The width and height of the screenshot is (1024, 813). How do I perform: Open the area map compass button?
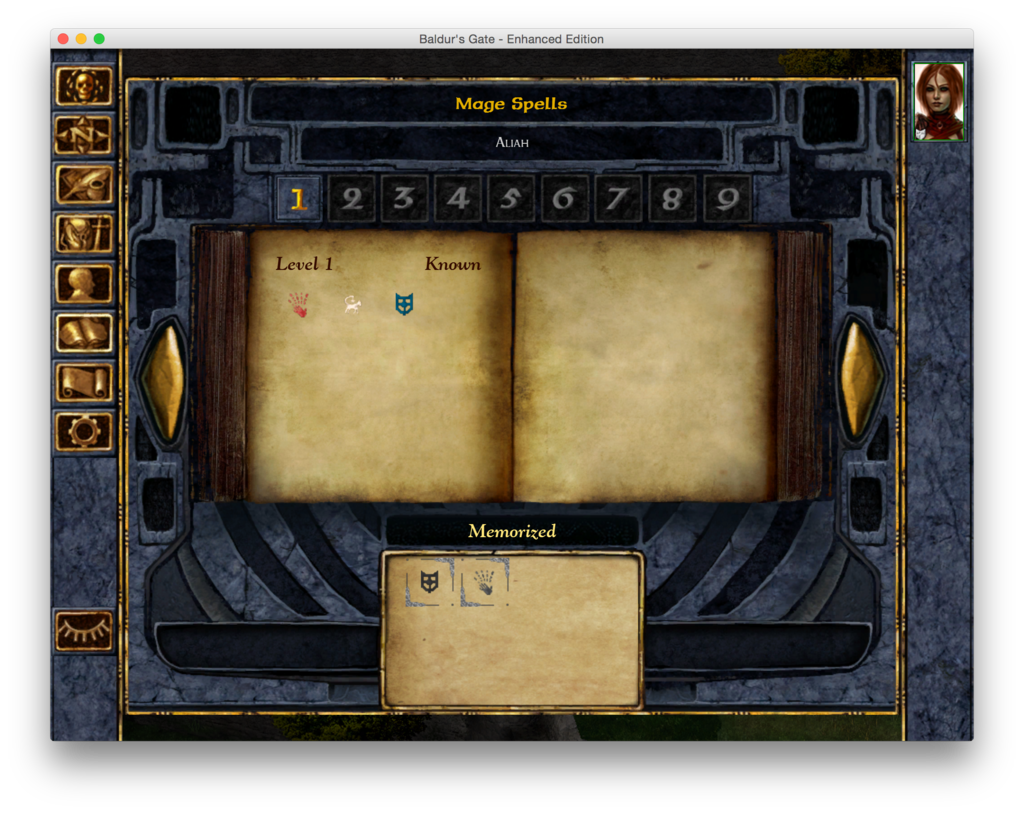tap(84, 135)
